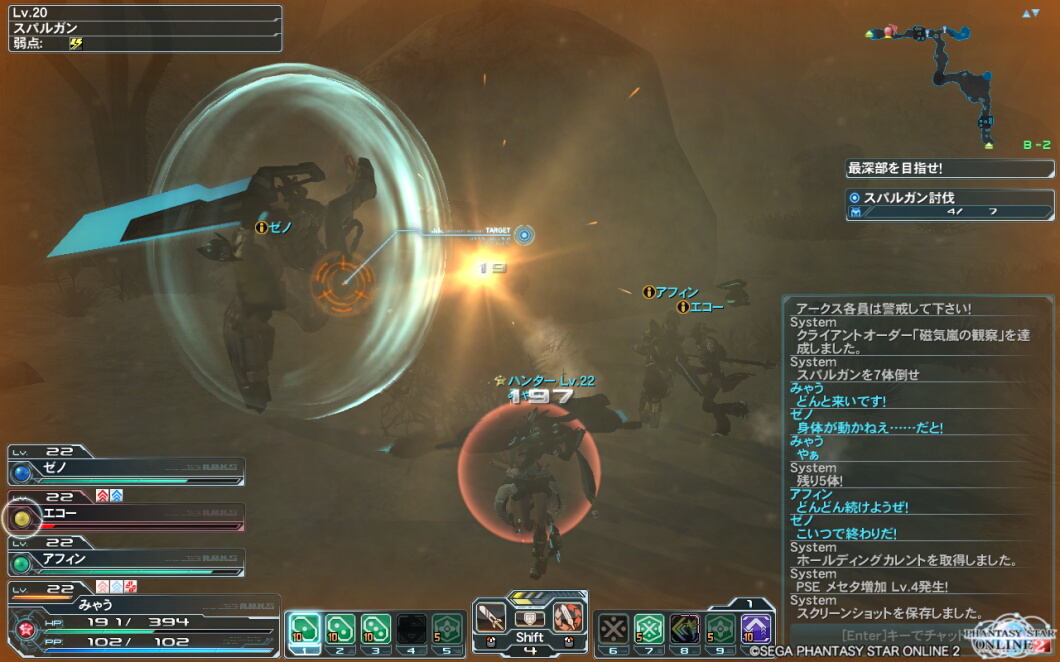This screenshot has width=1060, height=662.
Task: Use the item in subpalette slot 3
Action: click(x=375, y=628)
